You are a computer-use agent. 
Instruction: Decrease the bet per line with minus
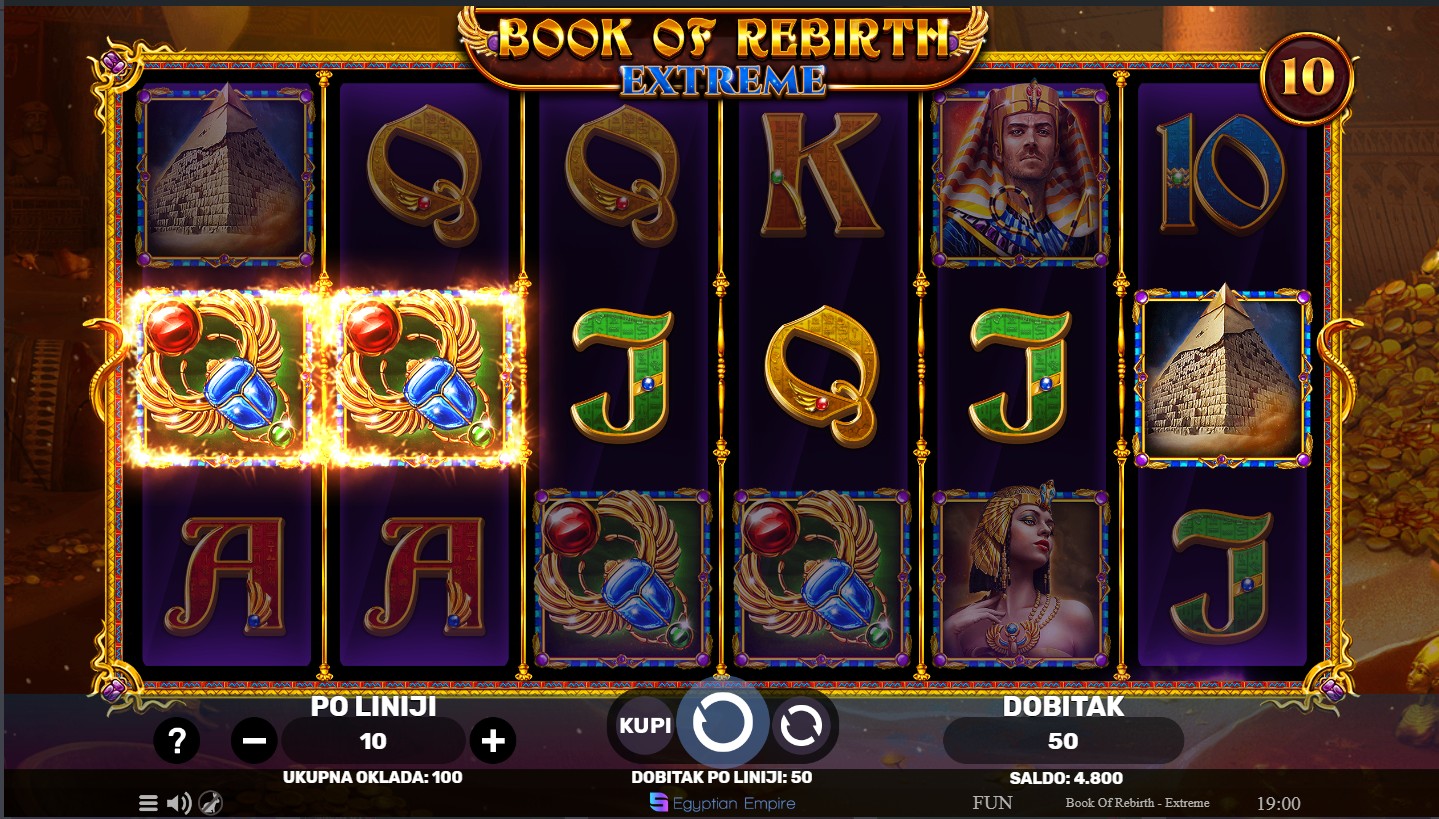click(x=254, y=741)
